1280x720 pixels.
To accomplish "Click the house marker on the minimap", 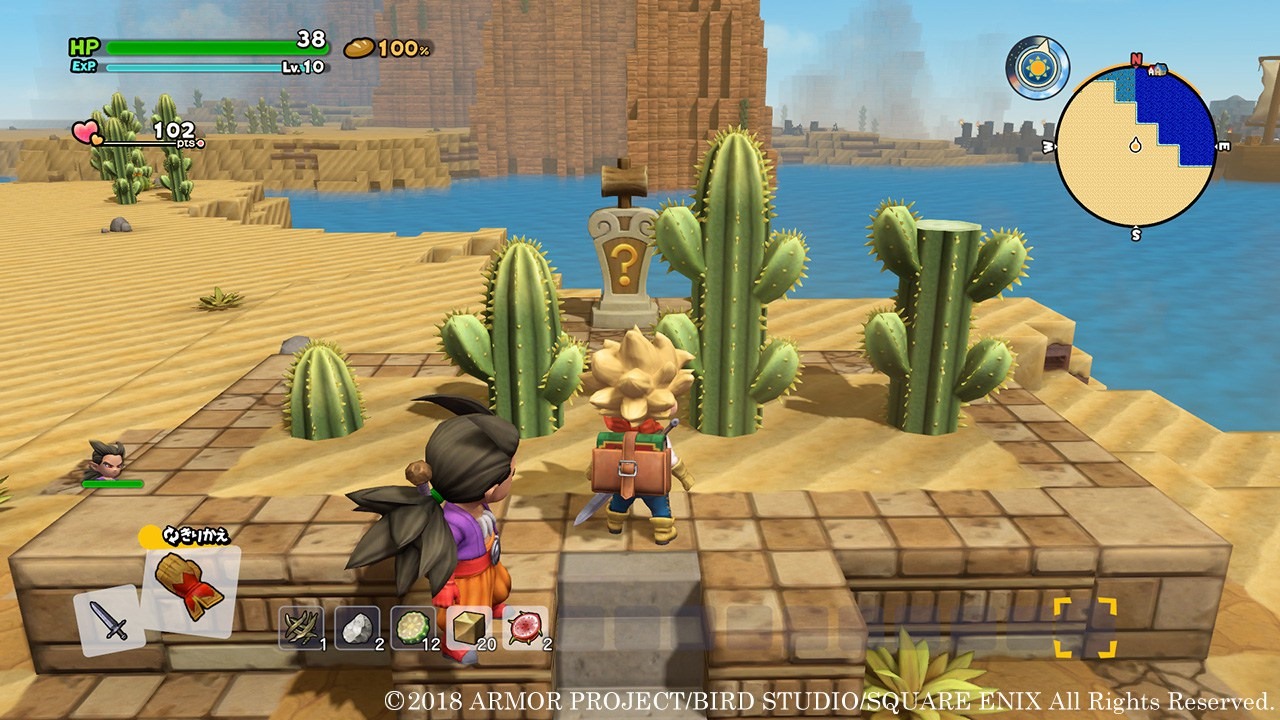I will [x=1156, y=70].
